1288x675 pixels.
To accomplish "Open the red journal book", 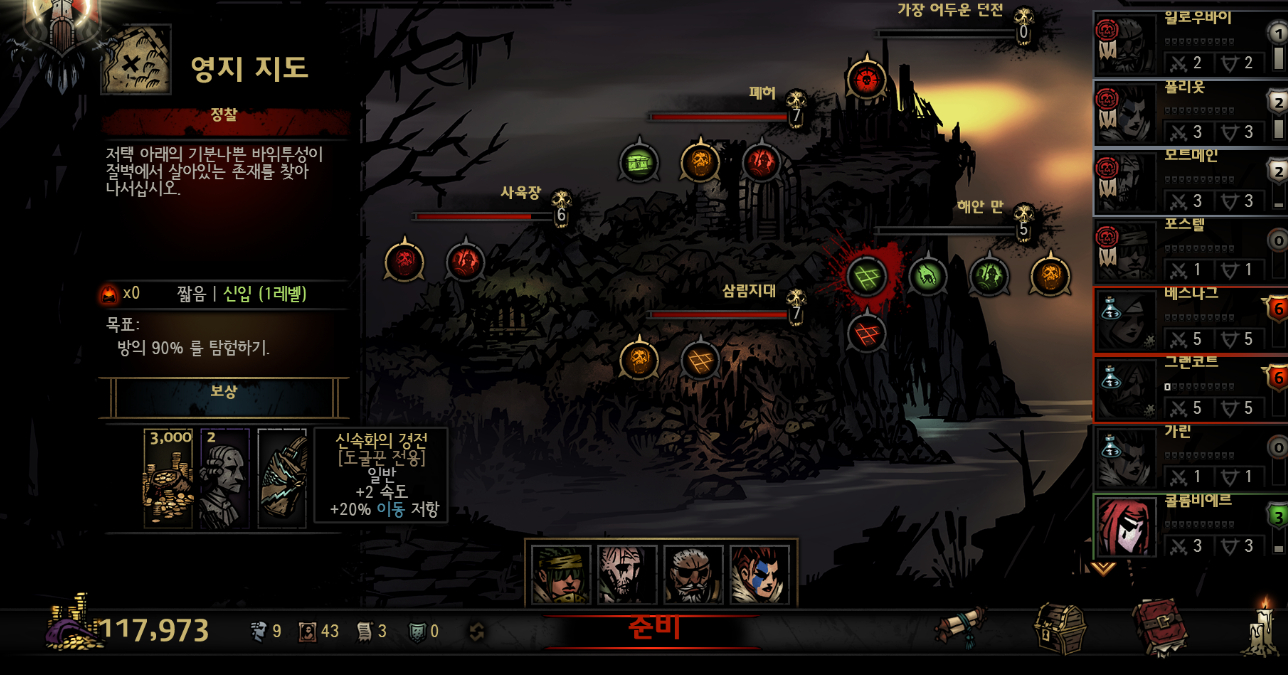I will [1160, 627].
